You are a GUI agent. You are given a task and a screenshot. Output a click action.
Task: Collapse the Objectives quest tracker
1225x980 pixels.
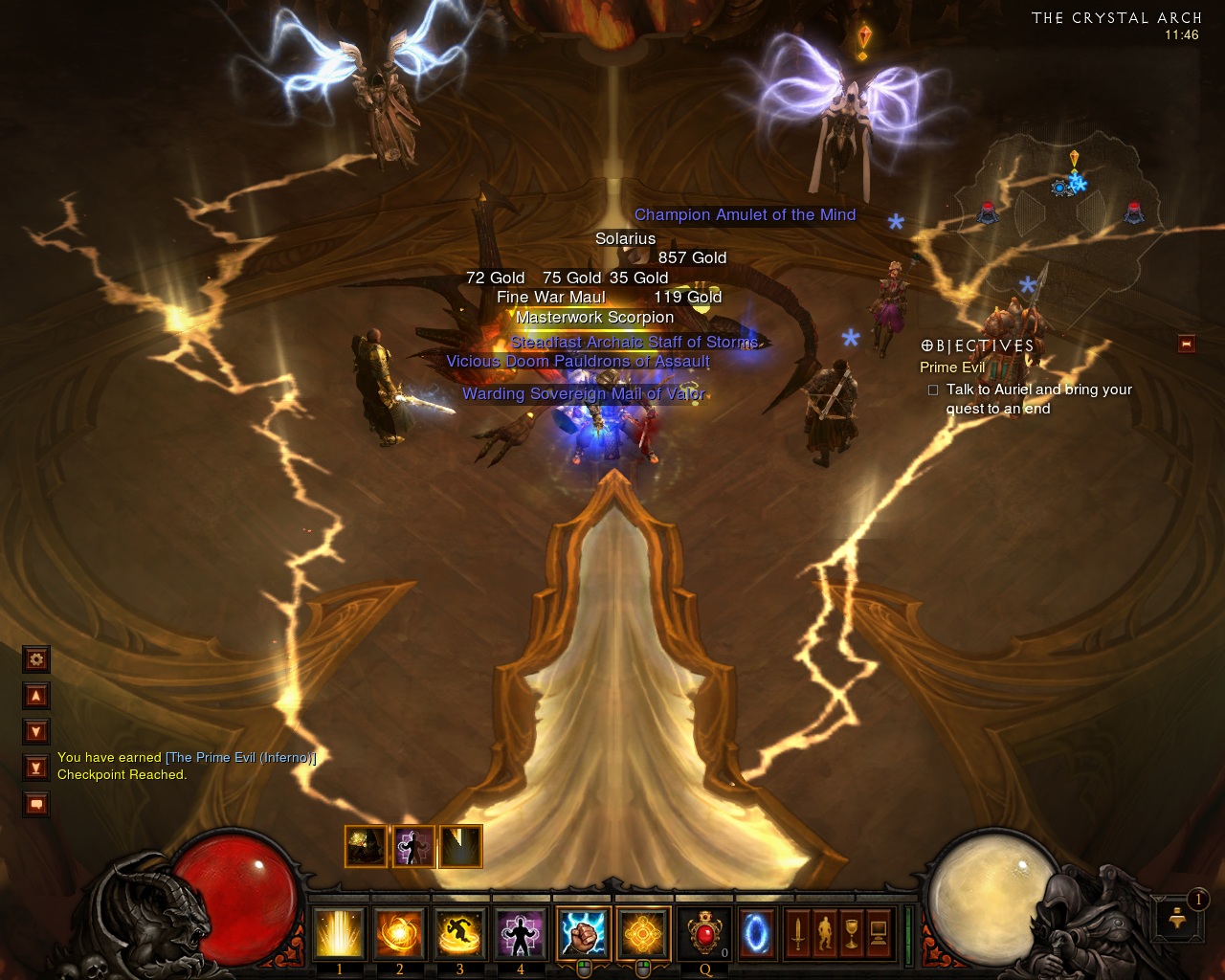point(1187,344)
